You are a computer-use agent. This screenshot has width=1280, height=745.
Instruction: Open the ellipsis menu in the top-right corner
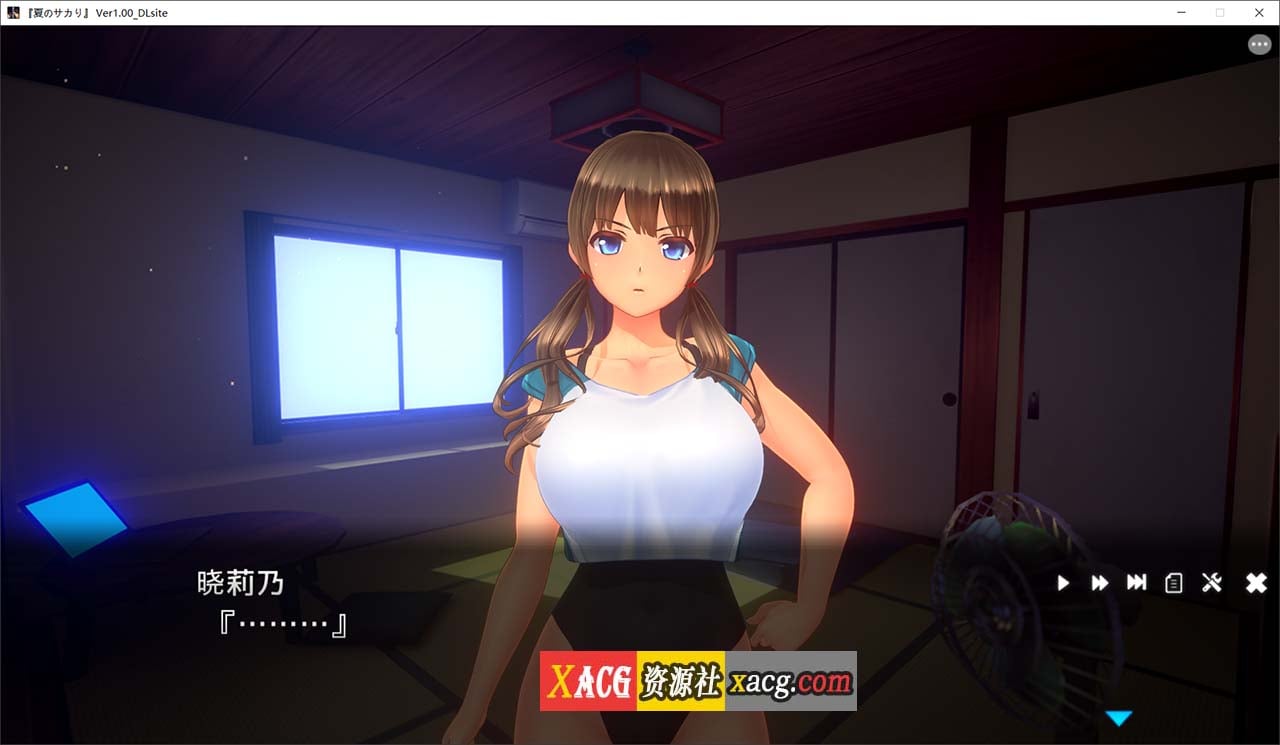1259,44
